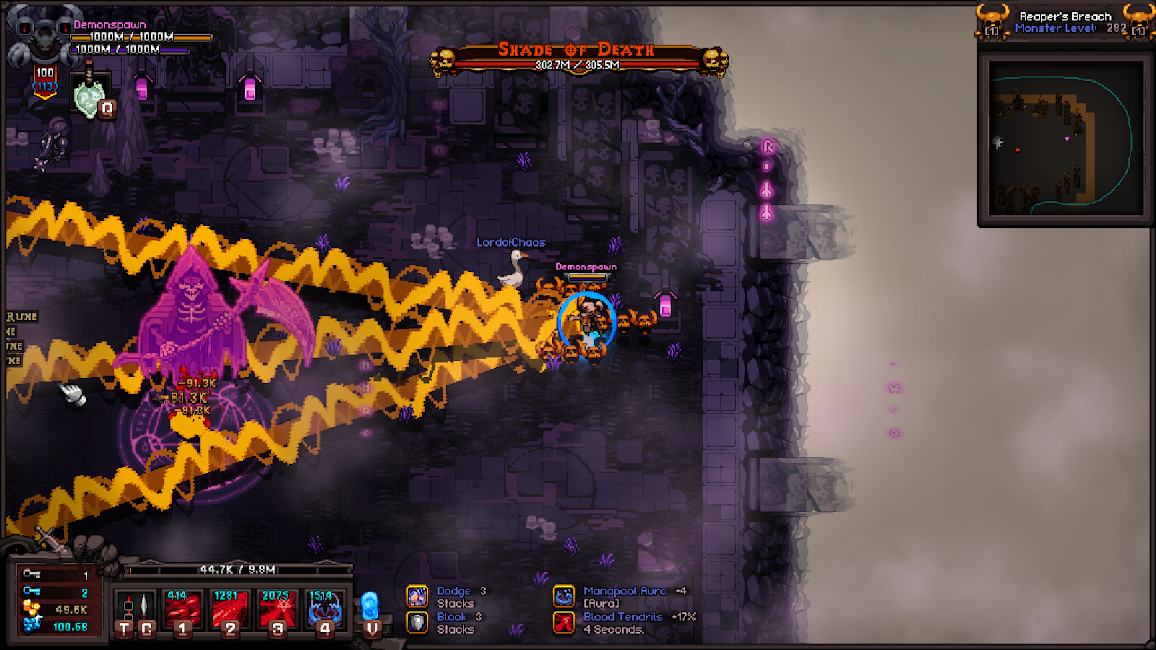Activate the red slash skill, labeled 2
1156x650 pixels.
(231, 608)
